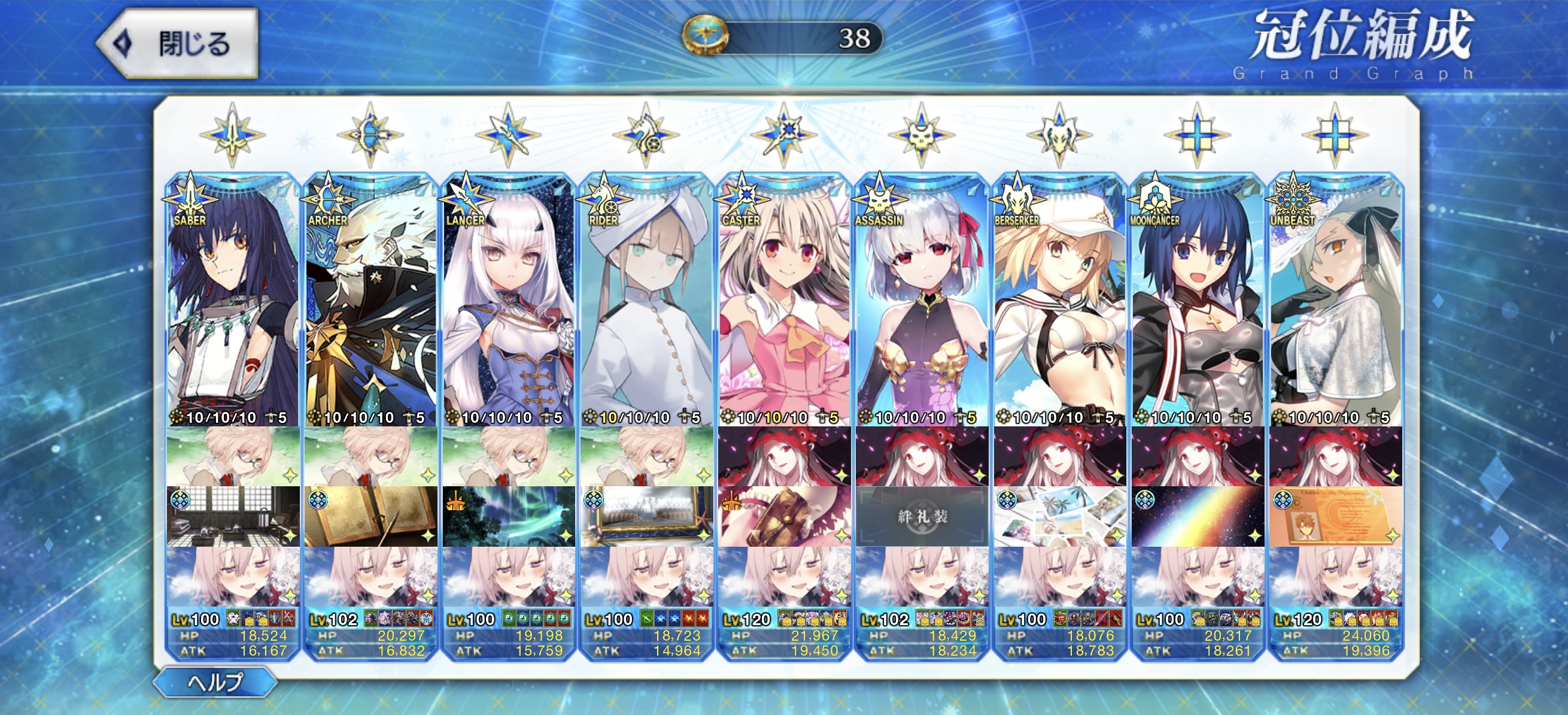
Task: Tap the empty 絆礼装 bond equipment slot
Action: [922, 516]
